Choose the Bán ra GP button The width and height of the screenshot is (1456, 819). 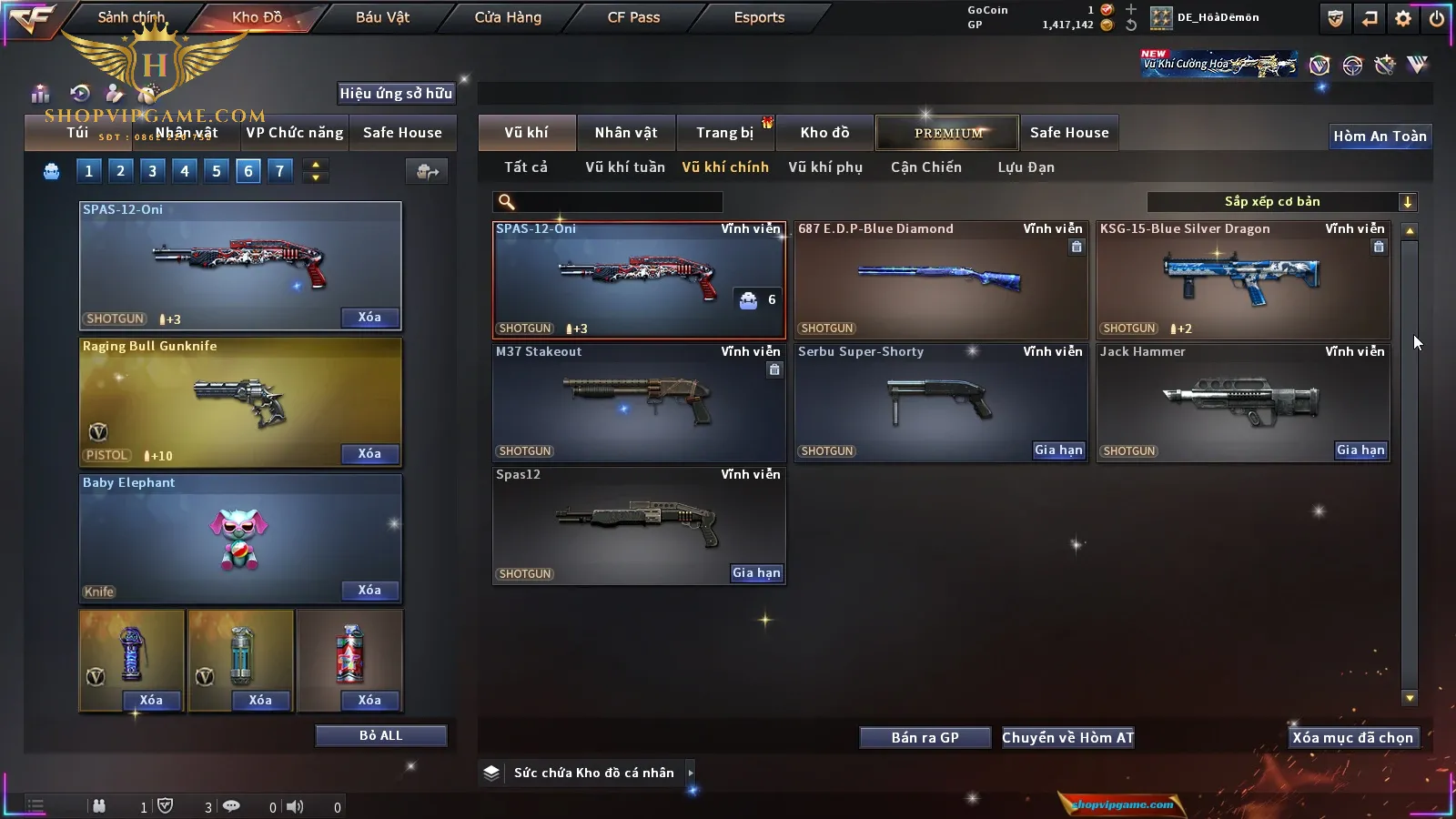point(925,737)
